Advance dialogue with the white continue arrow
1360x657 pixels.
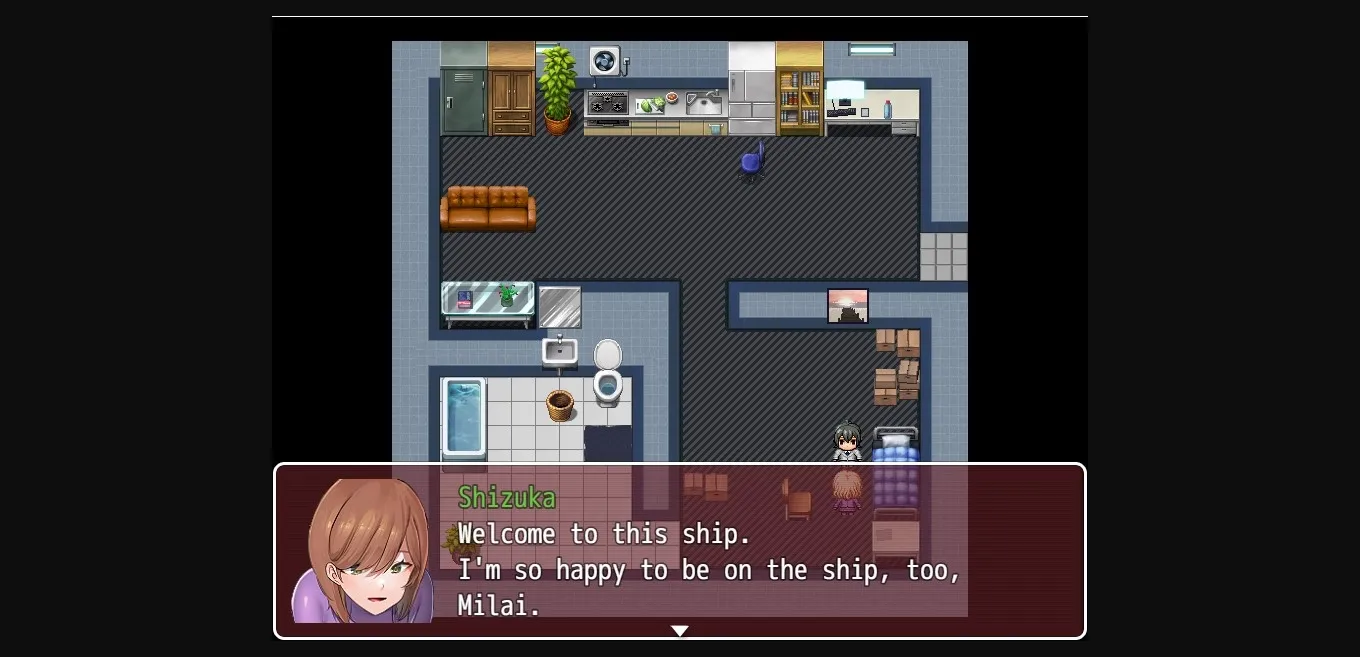[x=680, y=630]
